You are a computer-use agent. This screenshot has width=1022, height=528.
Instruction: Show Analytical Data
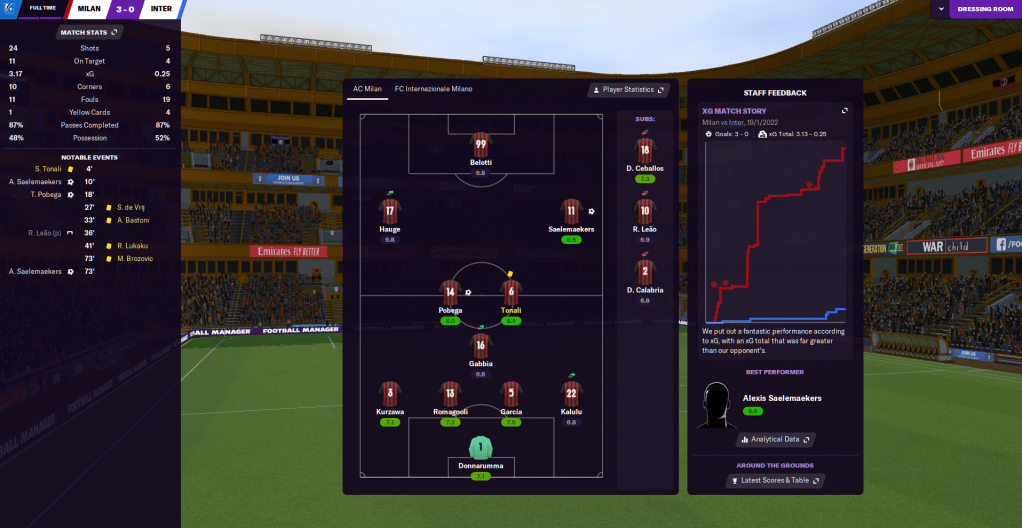[x=775, y=439]
